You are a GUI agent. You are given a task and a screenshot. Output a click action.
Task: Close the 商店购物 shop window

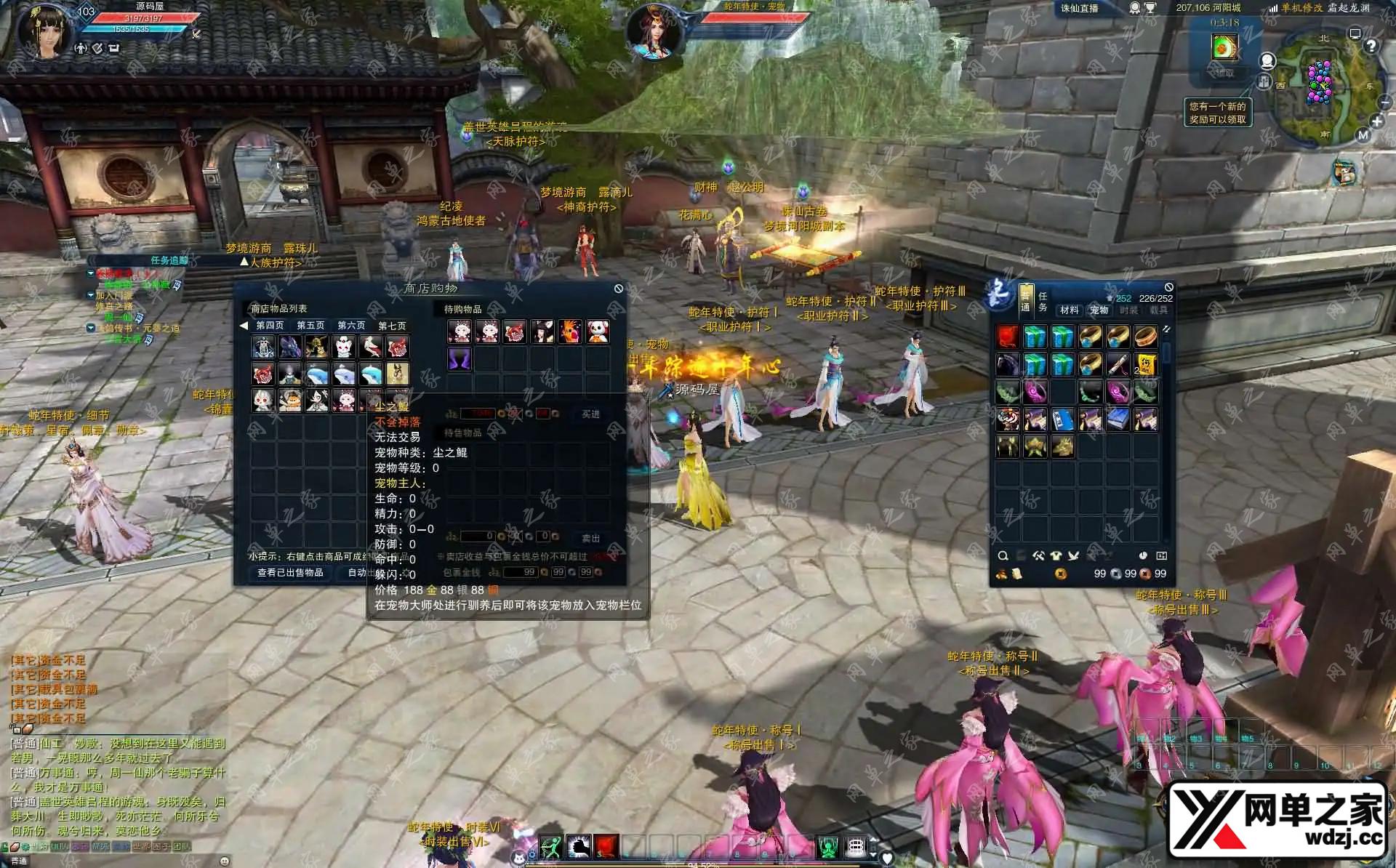618,289
